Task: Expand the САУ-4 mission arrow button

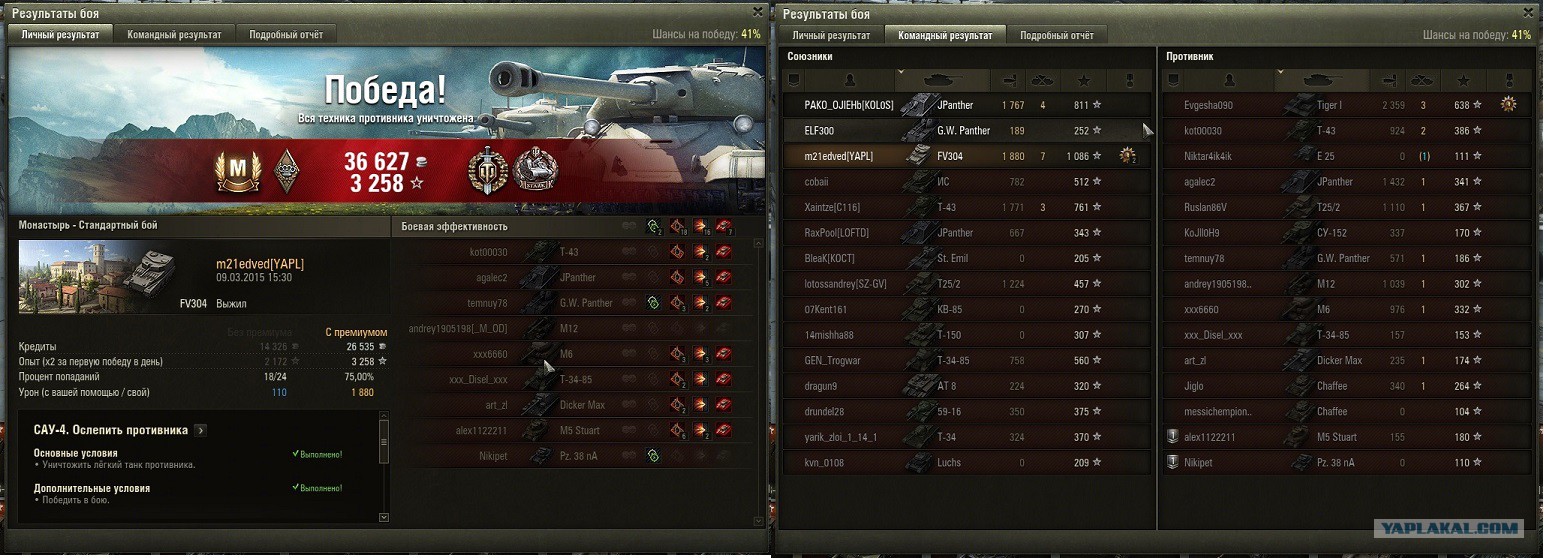Action: [201, 430]
